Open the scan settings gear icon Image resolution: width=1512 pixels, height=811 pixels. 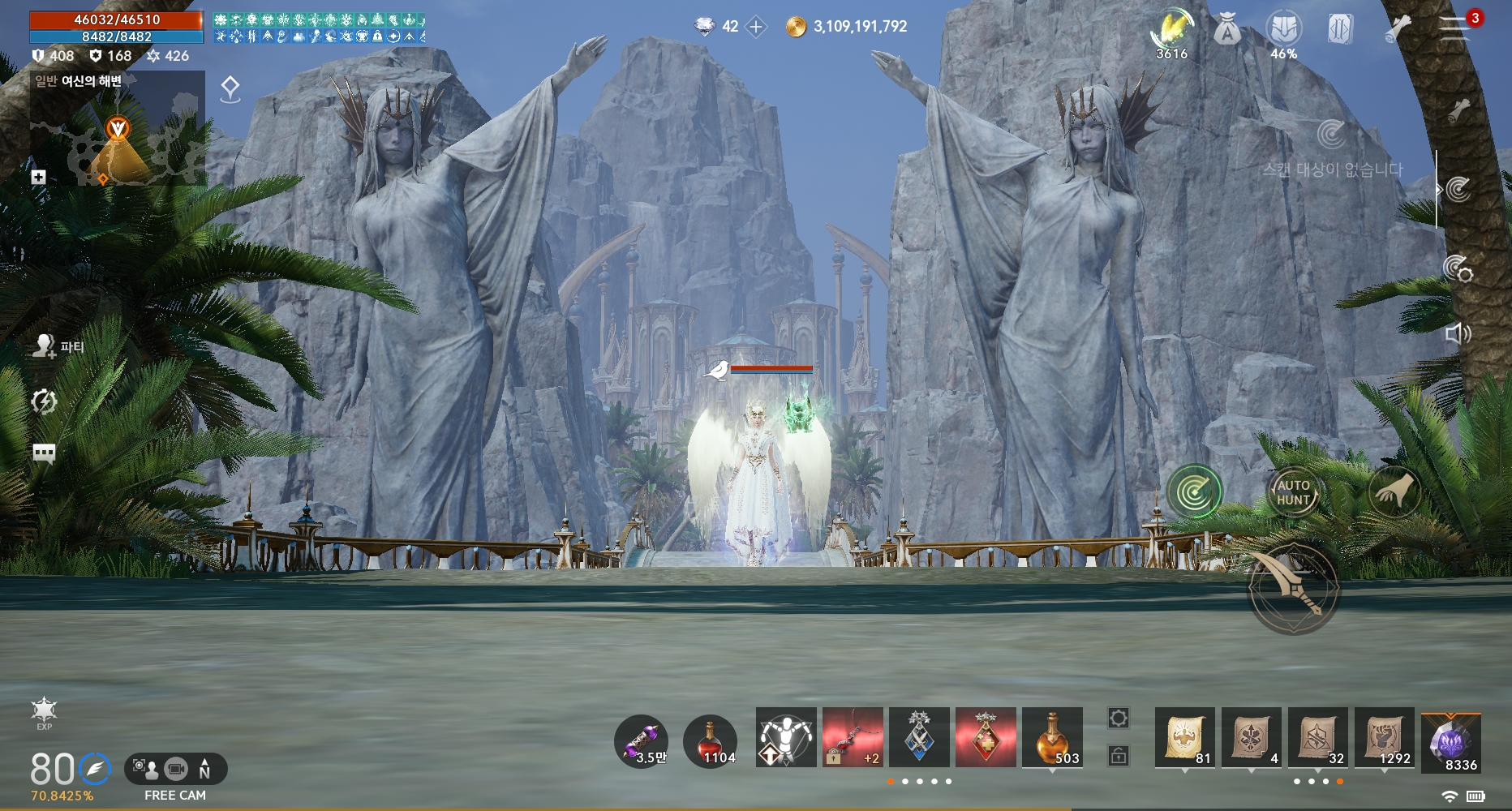(x=1458, y=268)
